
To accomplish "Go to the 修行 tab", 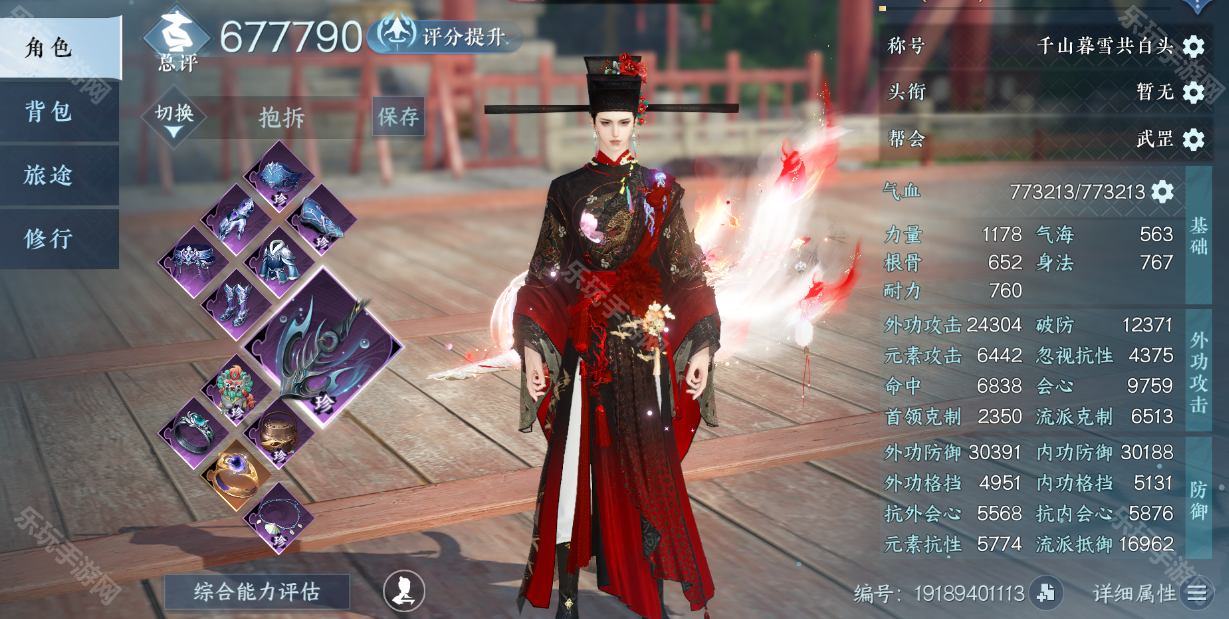I will (x=58, y=239).
